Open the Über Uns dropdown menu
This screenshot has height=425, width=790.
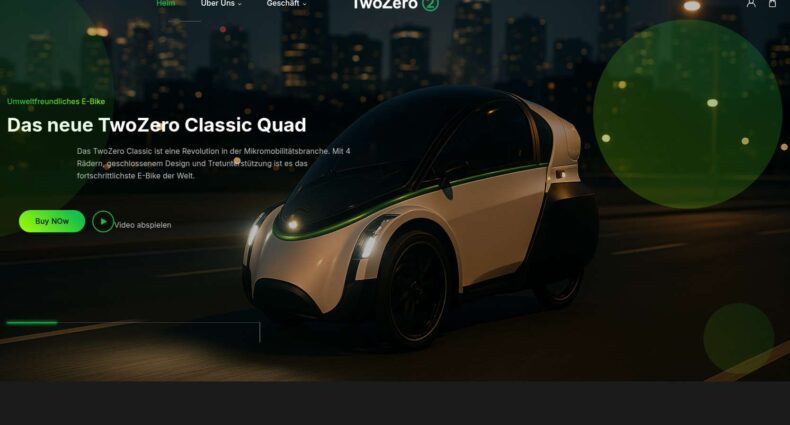(x=221, y=4)
